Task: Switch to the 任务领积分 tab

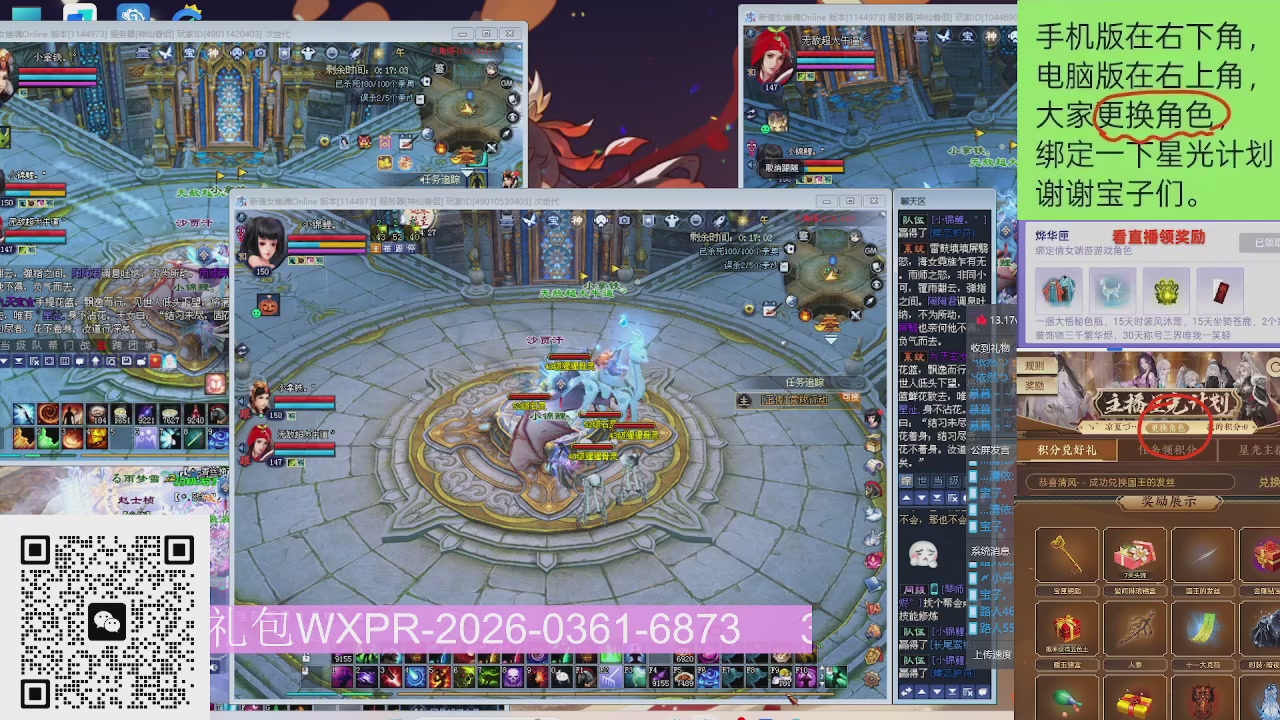Action: (1165, 449)
